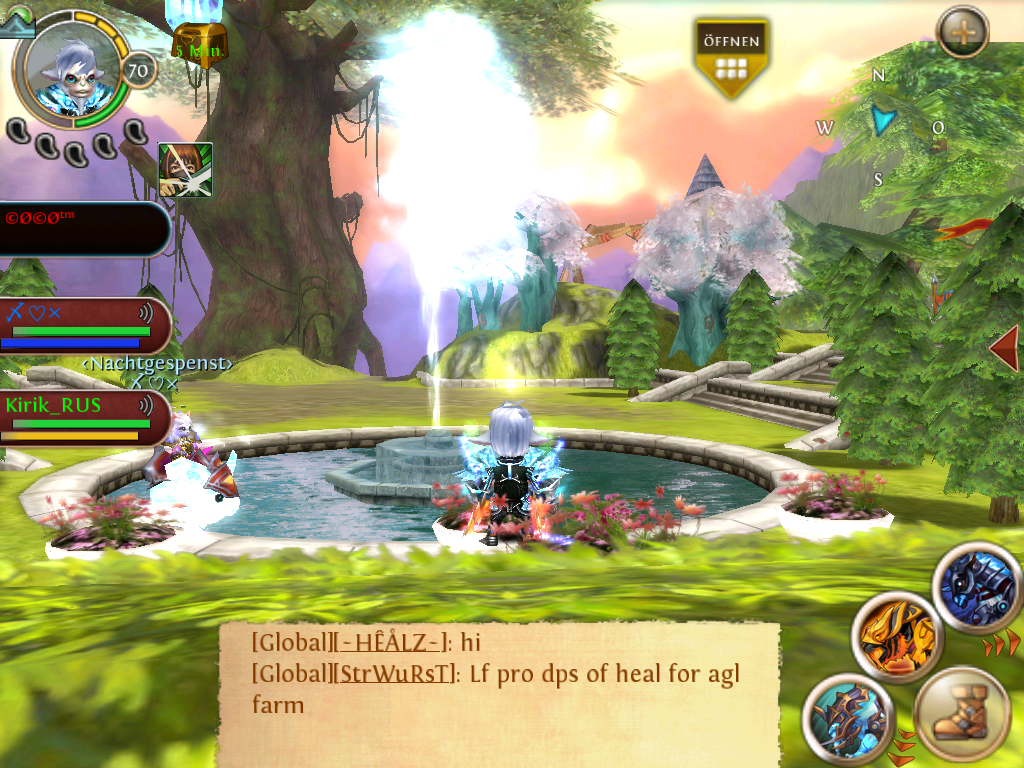This screenshot has width=1024, height=768.
Task: Activate the blue armored skill icon
Action: [977, 586]
